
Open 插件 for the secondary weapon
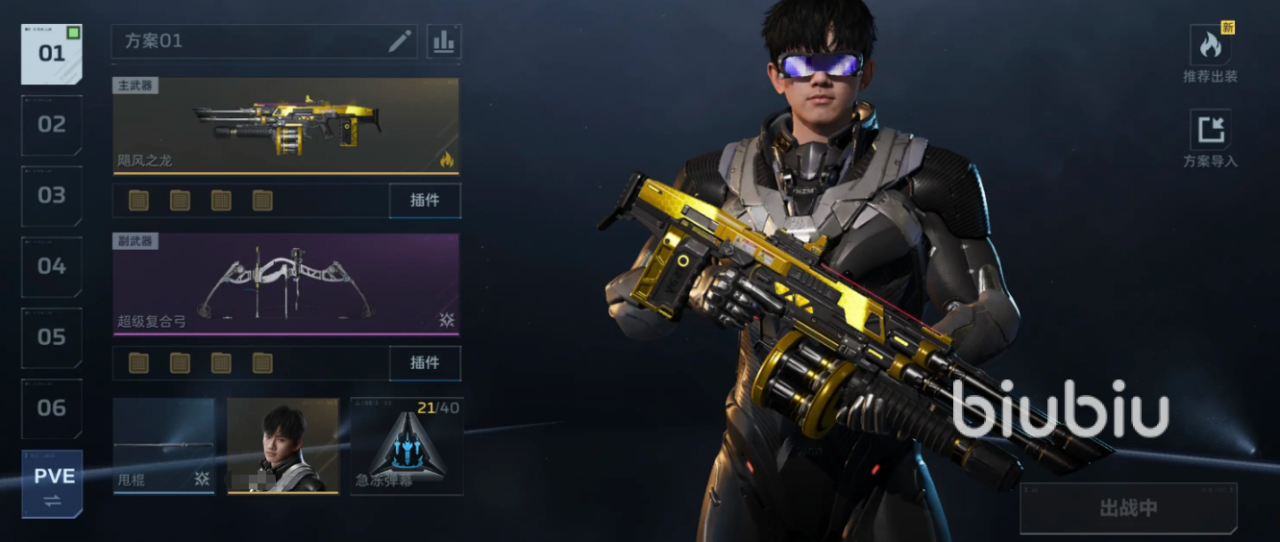[x=425, y=363]
